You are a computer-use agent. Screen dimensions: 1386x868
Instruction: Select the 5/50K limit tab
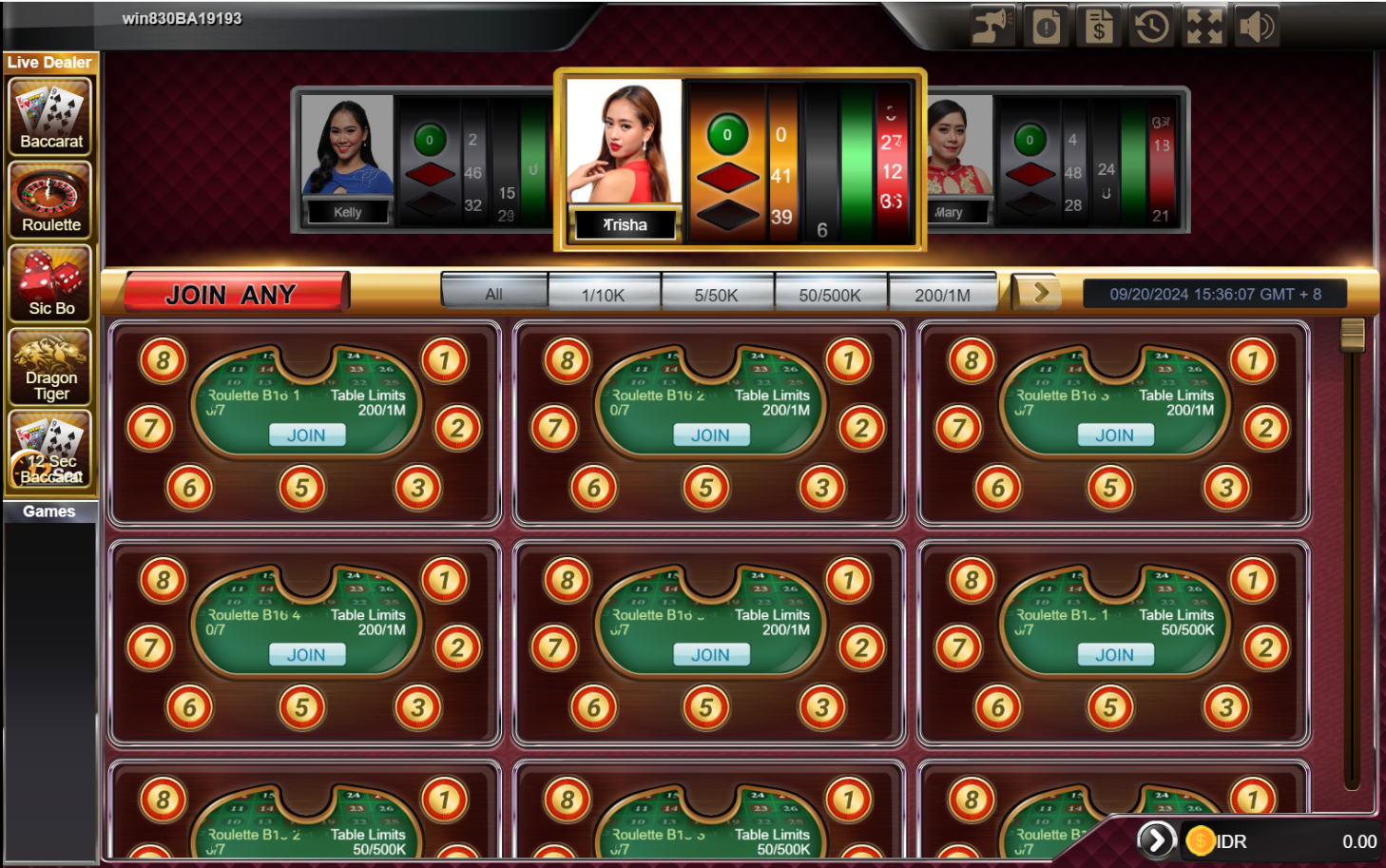tap(716, 295)
